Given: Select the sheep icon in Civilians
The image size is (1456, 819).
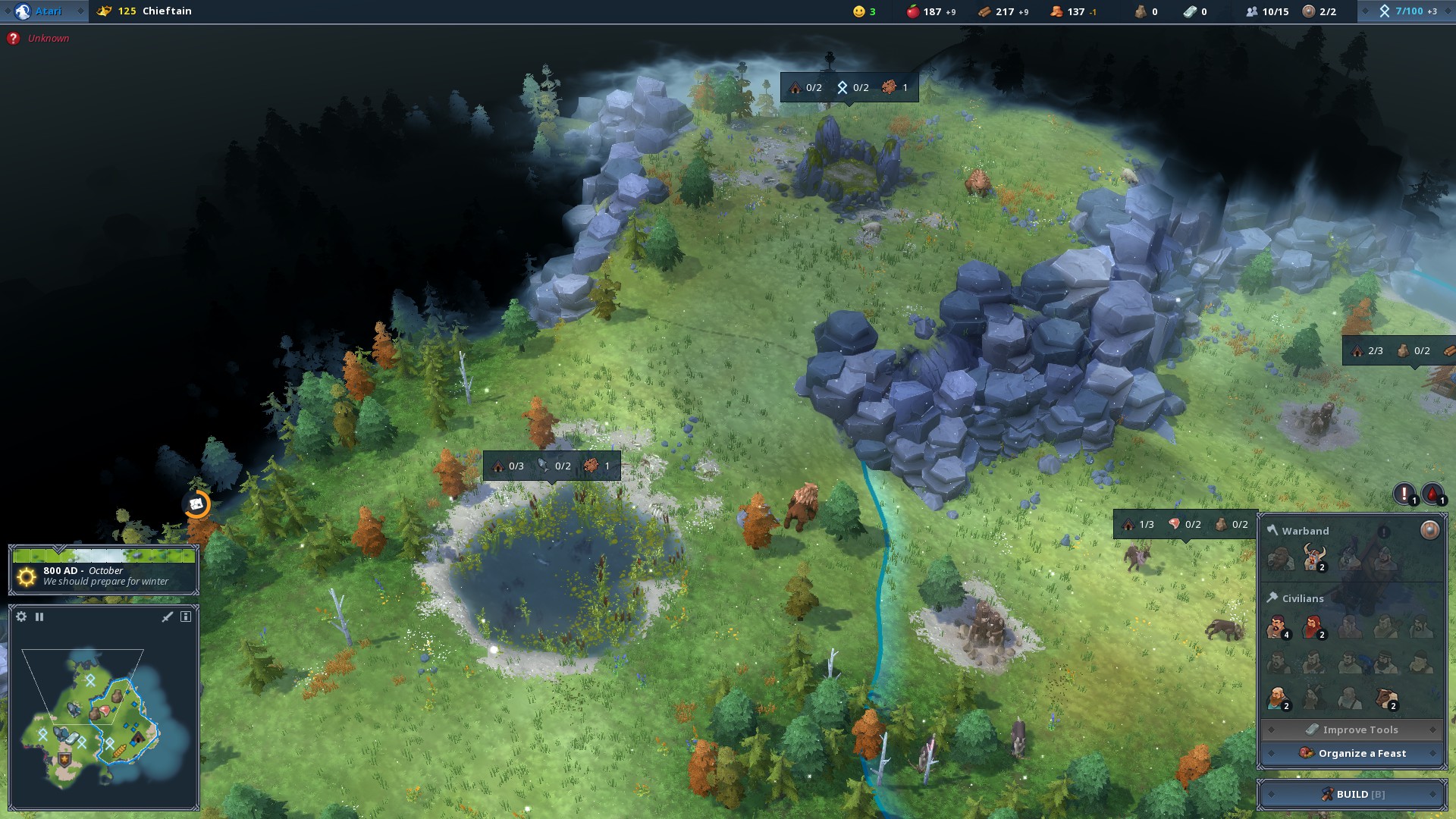Looking at the screenshot, I should point(1387,698).
